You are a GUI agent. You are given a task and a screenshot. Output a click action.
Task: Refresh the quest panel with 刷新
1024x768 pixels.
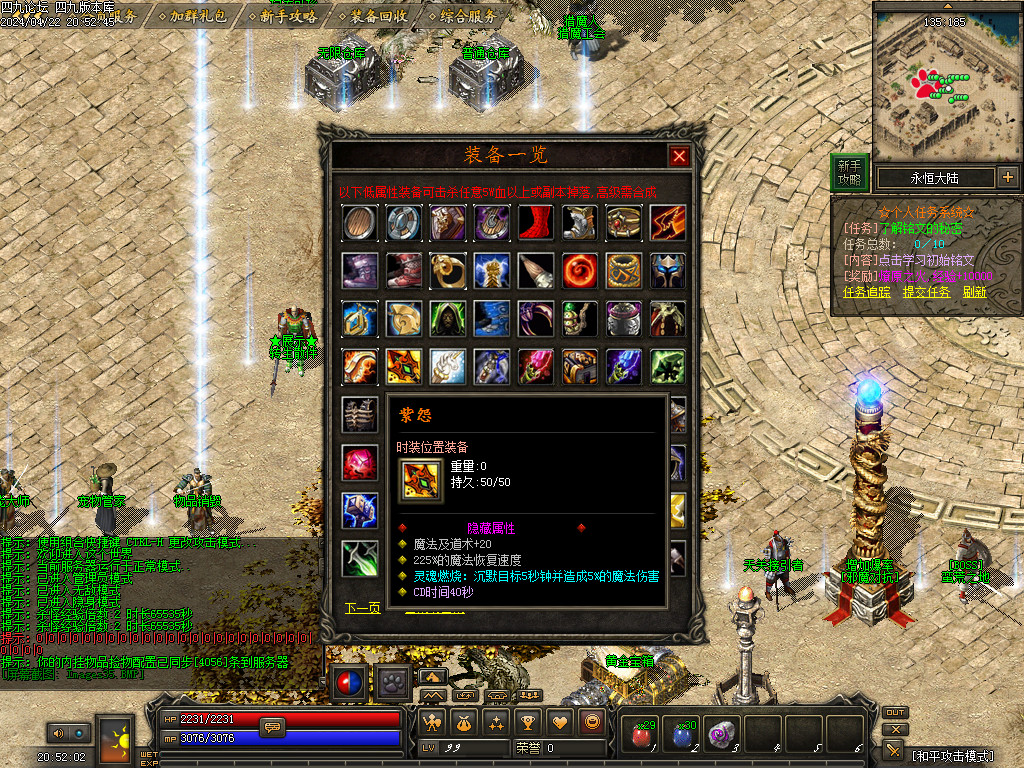click(975, 292)
